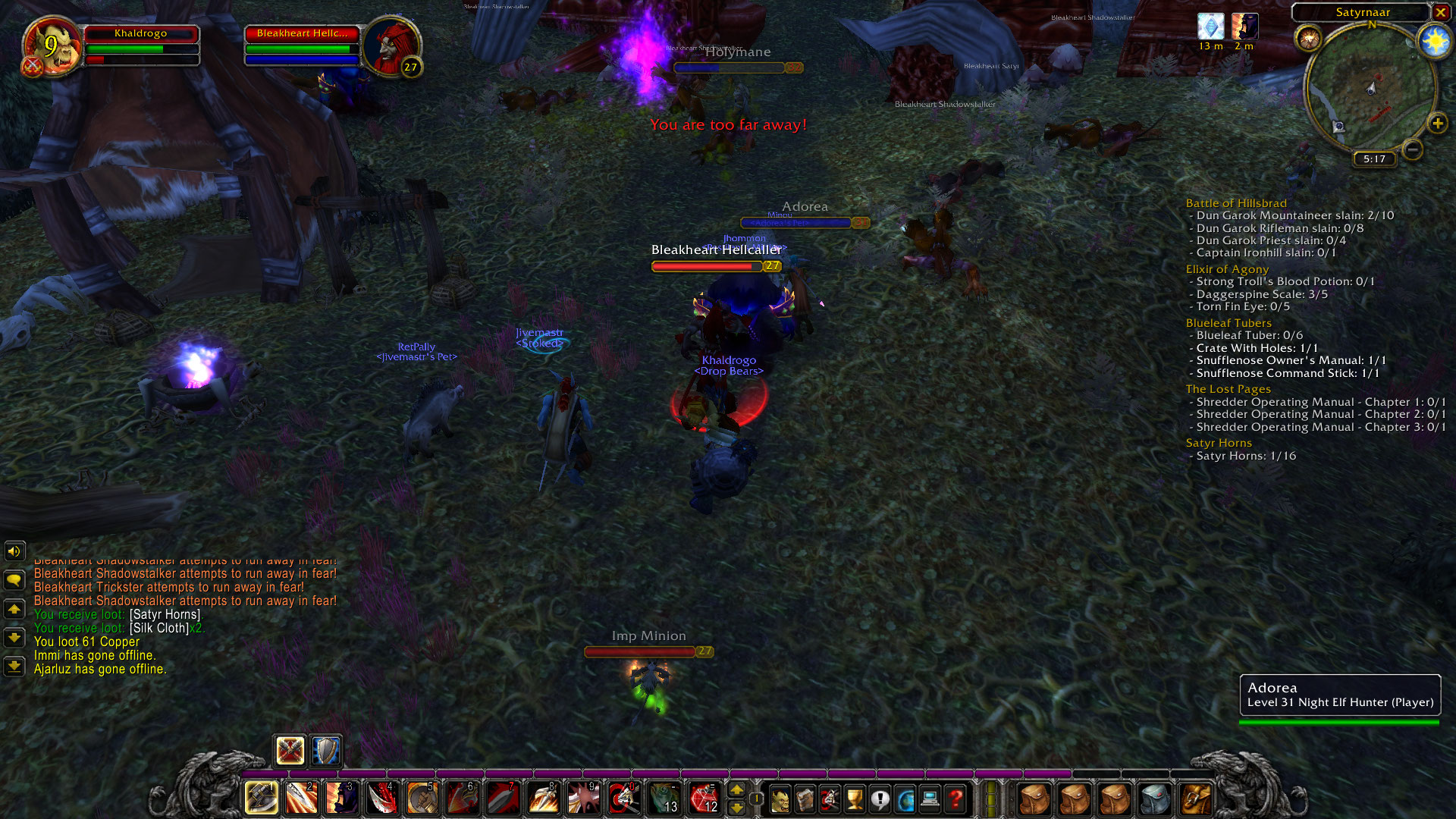1456x819 pixels.
Task: Open the Talents pane from the micro menu
Action: pos(829,798)
